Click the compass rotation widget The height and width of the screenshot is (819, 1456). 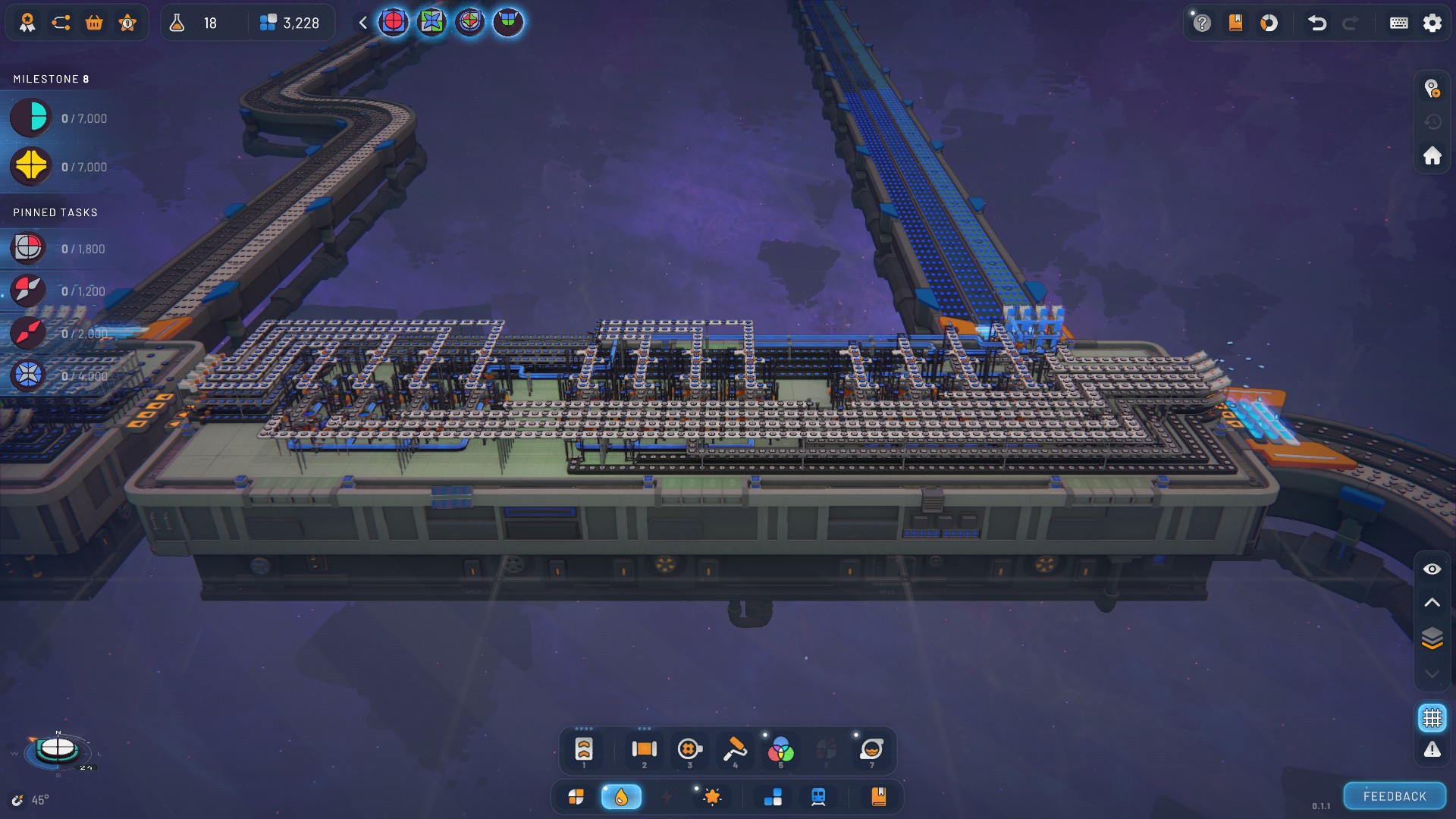point(58,749)
